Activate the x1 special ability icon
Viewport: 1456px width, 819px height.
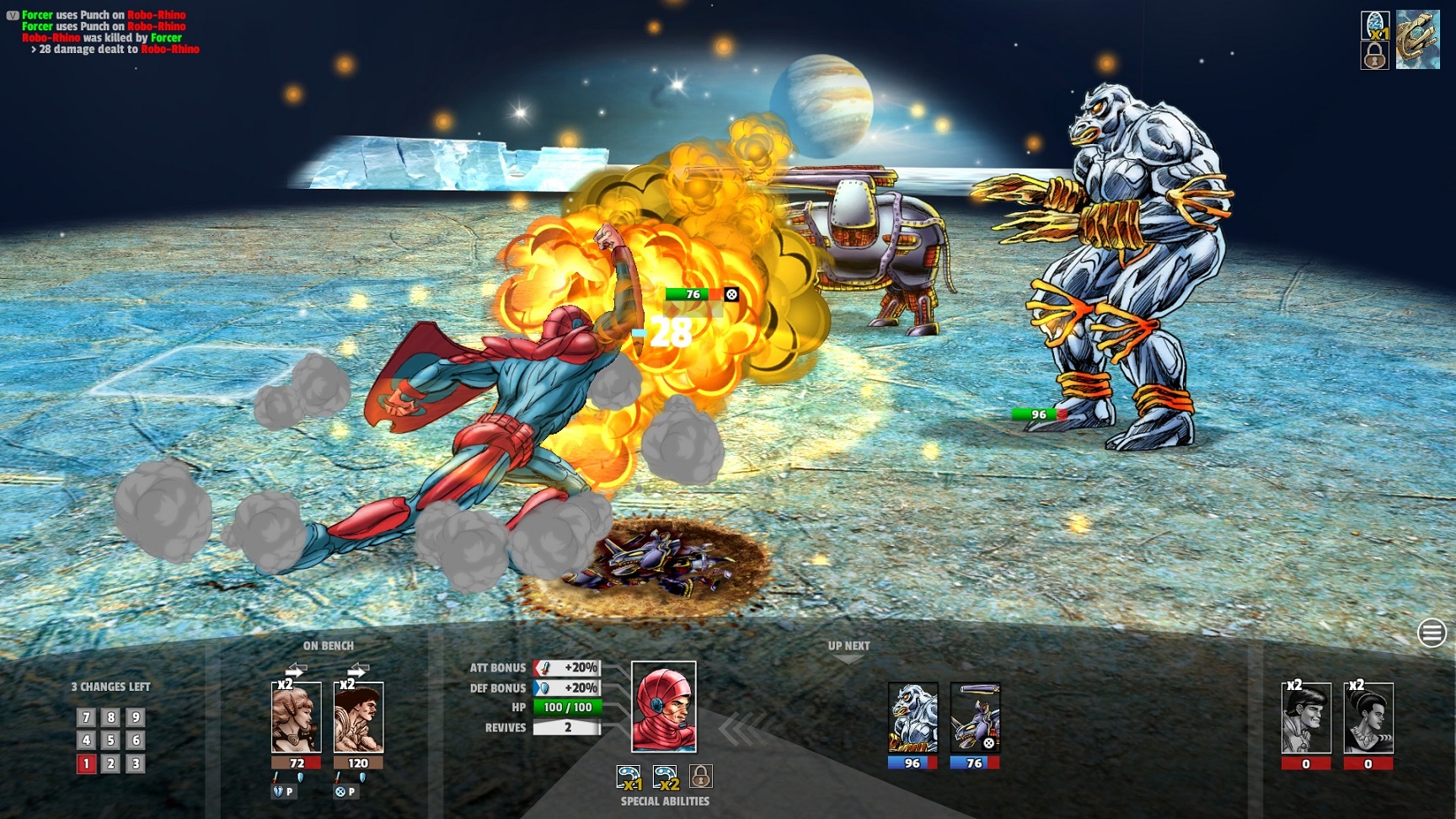pyautogui.click(x=629, y=777)
